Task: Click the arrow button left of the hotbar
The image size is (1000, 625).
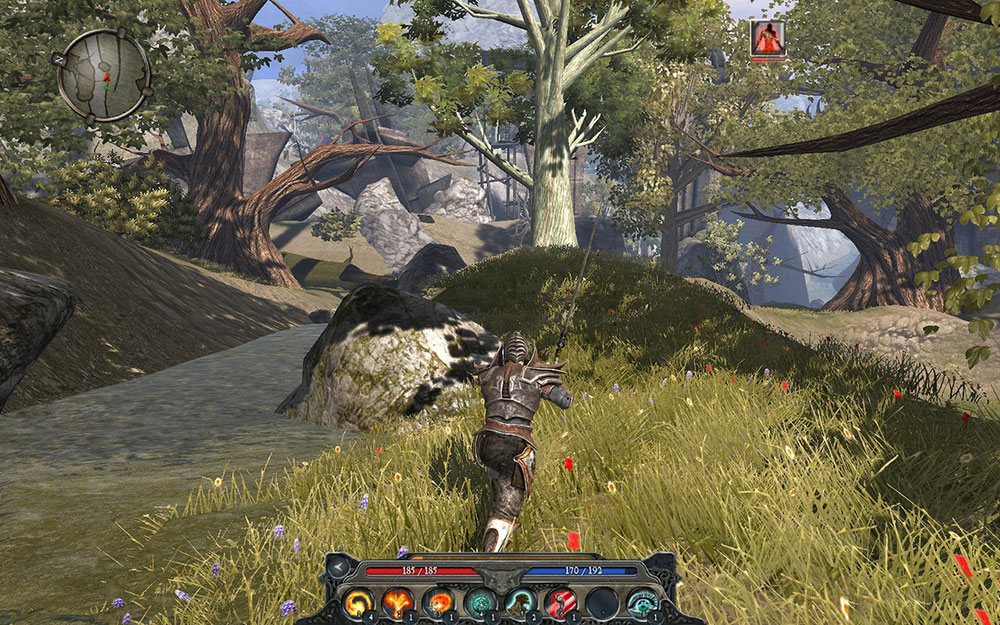Action: pos(339,569)
